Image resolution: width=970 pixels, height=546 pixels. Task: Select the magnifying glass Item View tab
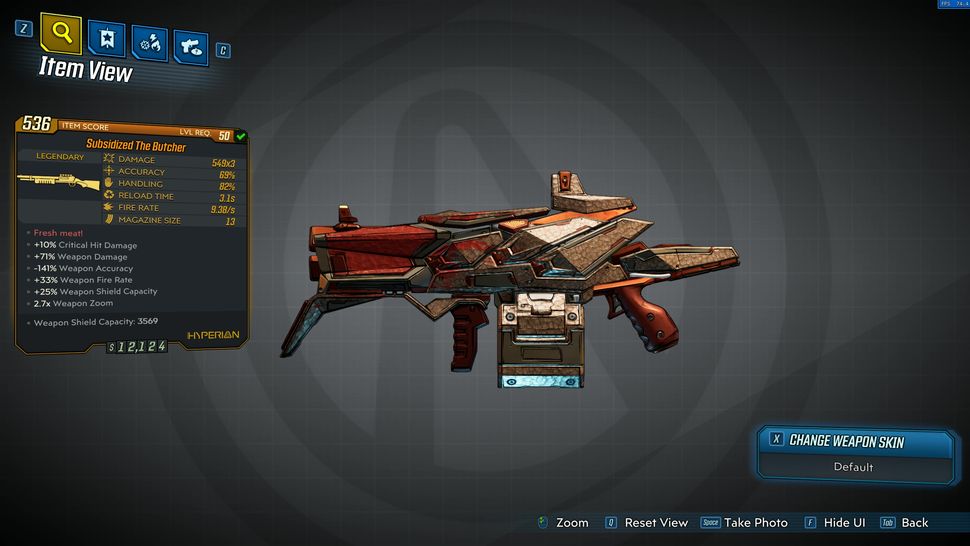pyautogui.click(x=61, y=34)
